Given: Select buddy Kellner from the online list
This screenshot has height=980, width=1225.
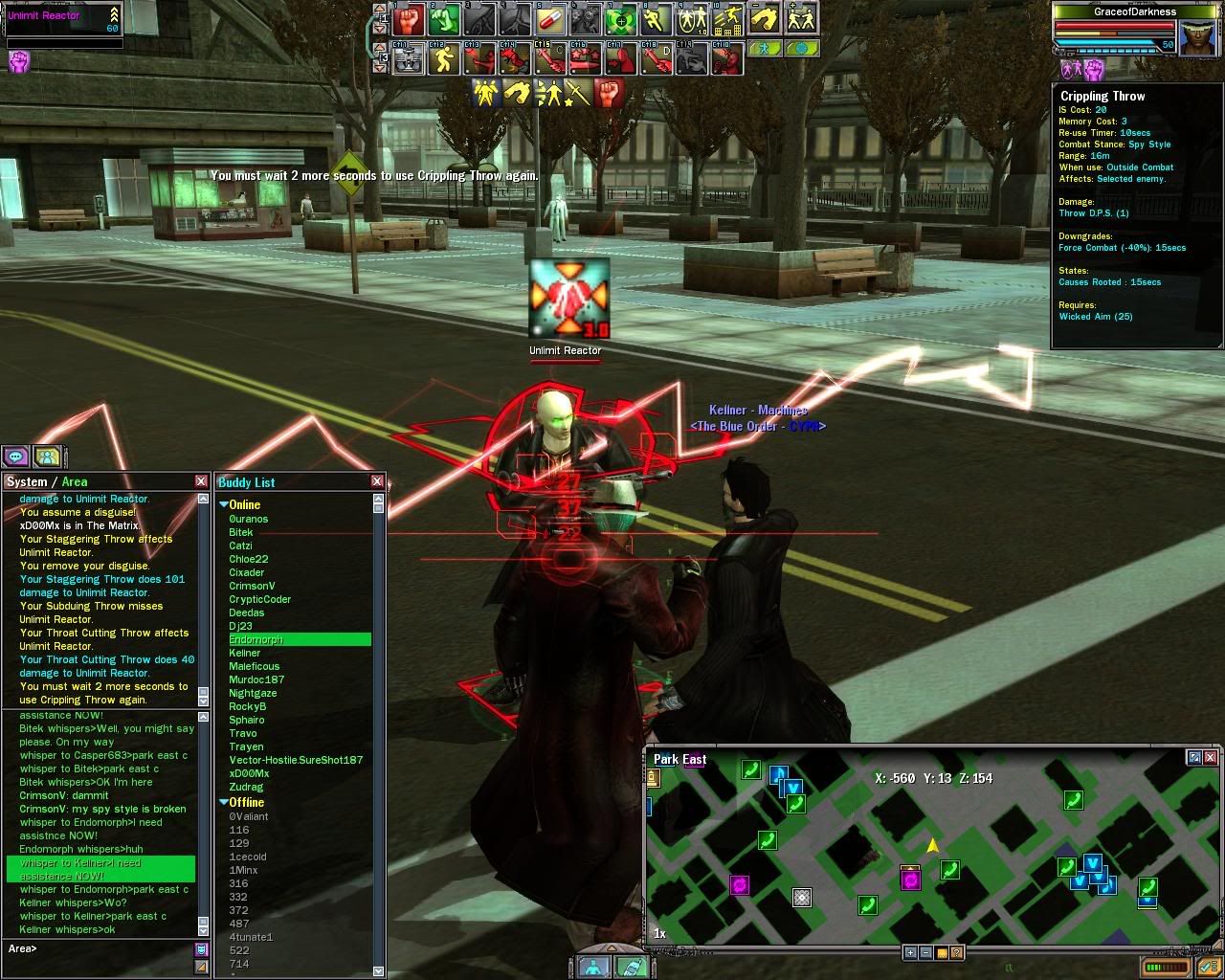Looking at the screenshot, I should coord(245,653).
